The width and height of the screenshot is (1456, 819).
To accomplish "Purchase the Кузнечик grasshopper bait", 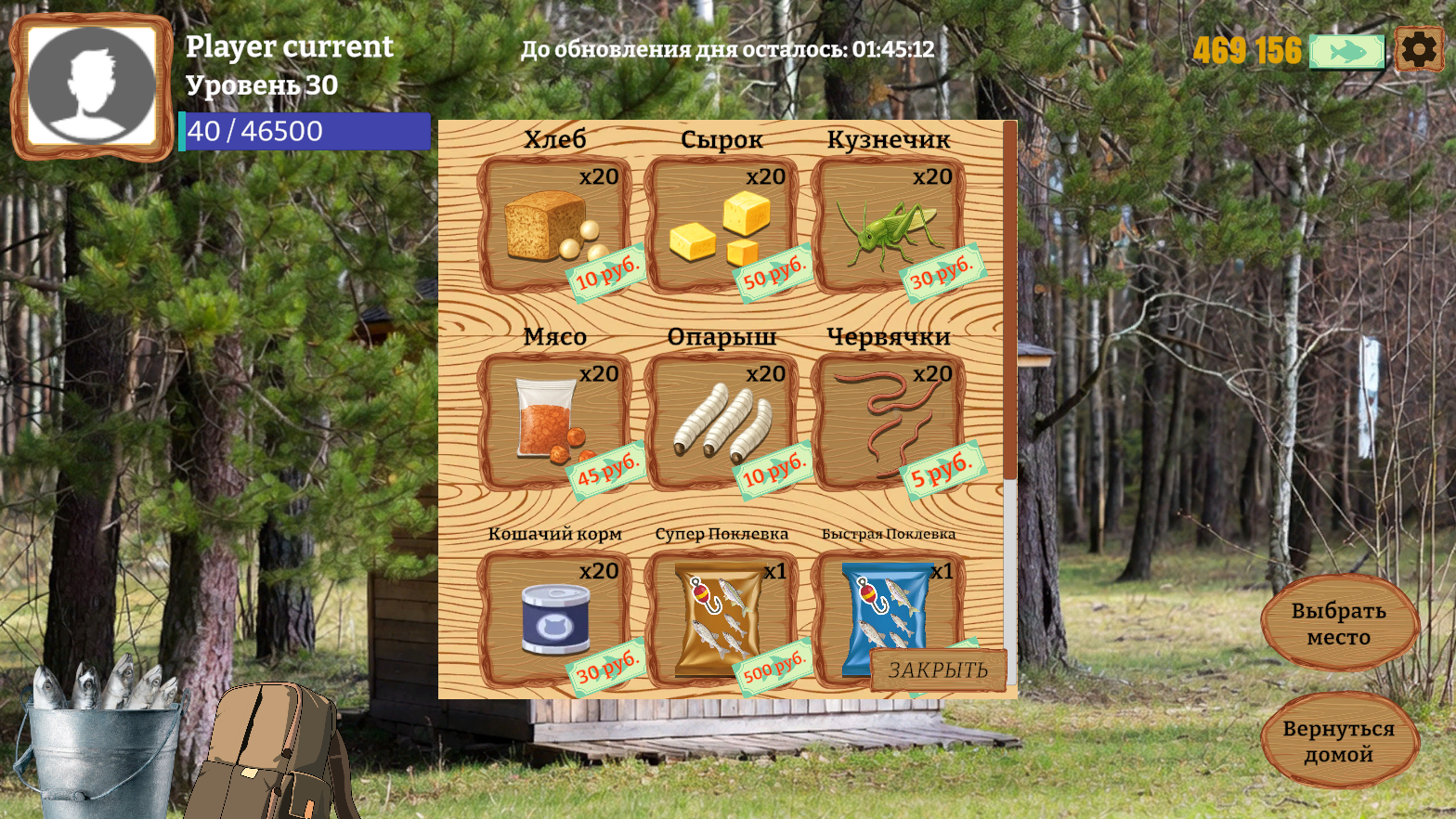I will [x=890, y=223].
